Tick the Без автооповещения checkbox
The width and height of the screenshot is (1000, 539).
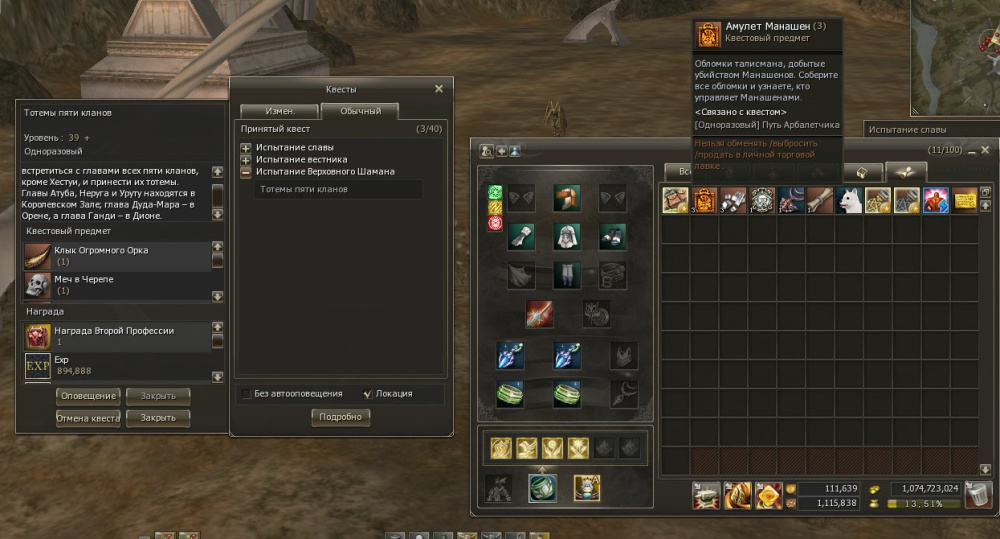point(247,394)
